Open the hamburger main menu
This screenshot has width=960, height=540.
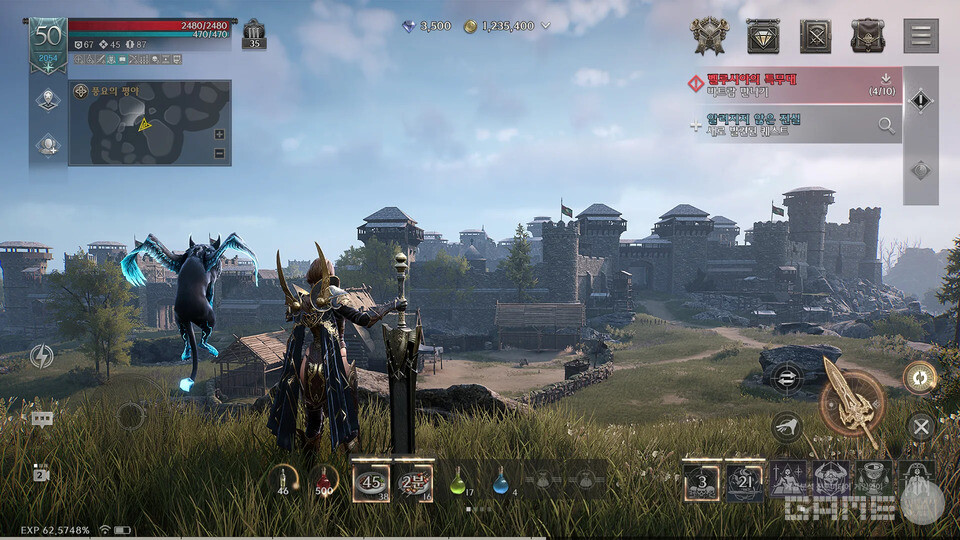(x=920, y=36)
